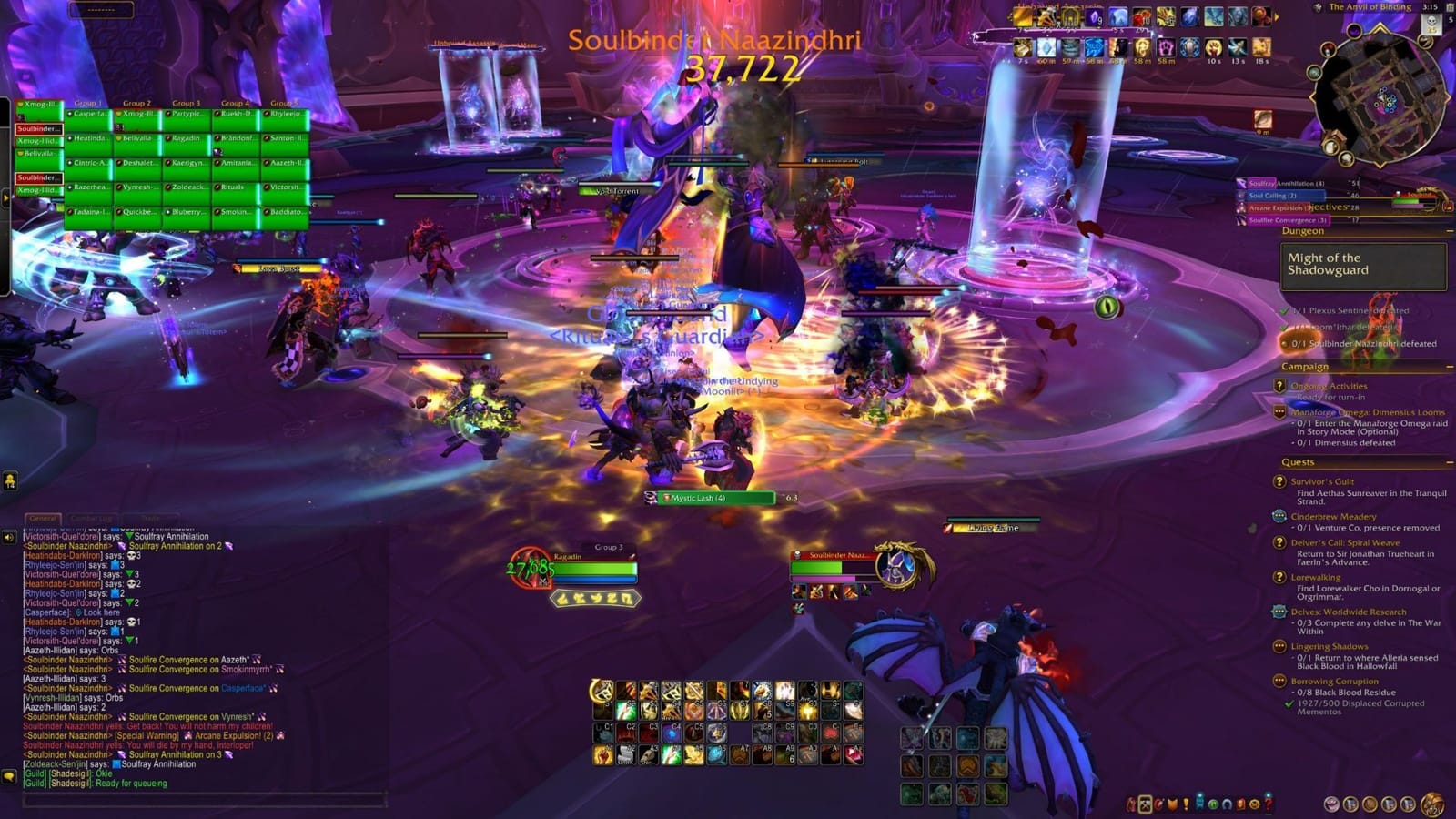
Task: Collapse the Dungeon objectives section
Action: [1450, 231]
